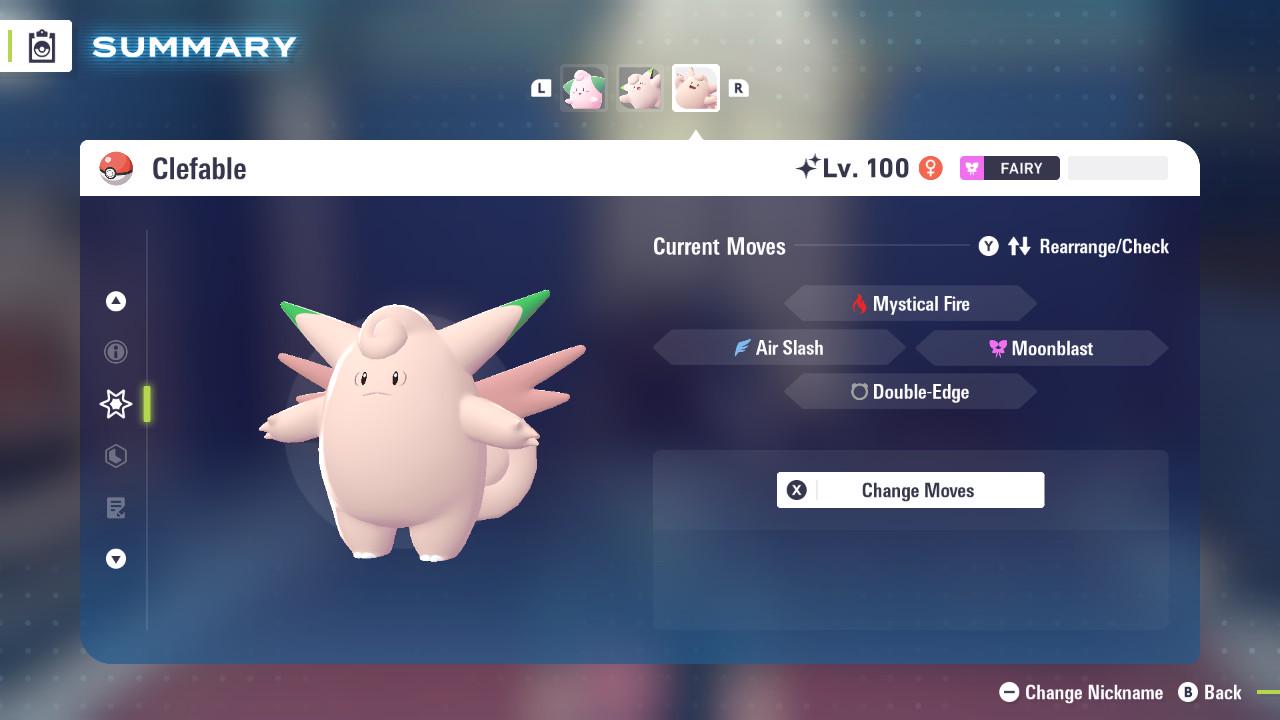Select the star-shaped moves page icon
The width and height of the screenshot is (1280, 720).
pyautogui.click(x=116, y=404)
